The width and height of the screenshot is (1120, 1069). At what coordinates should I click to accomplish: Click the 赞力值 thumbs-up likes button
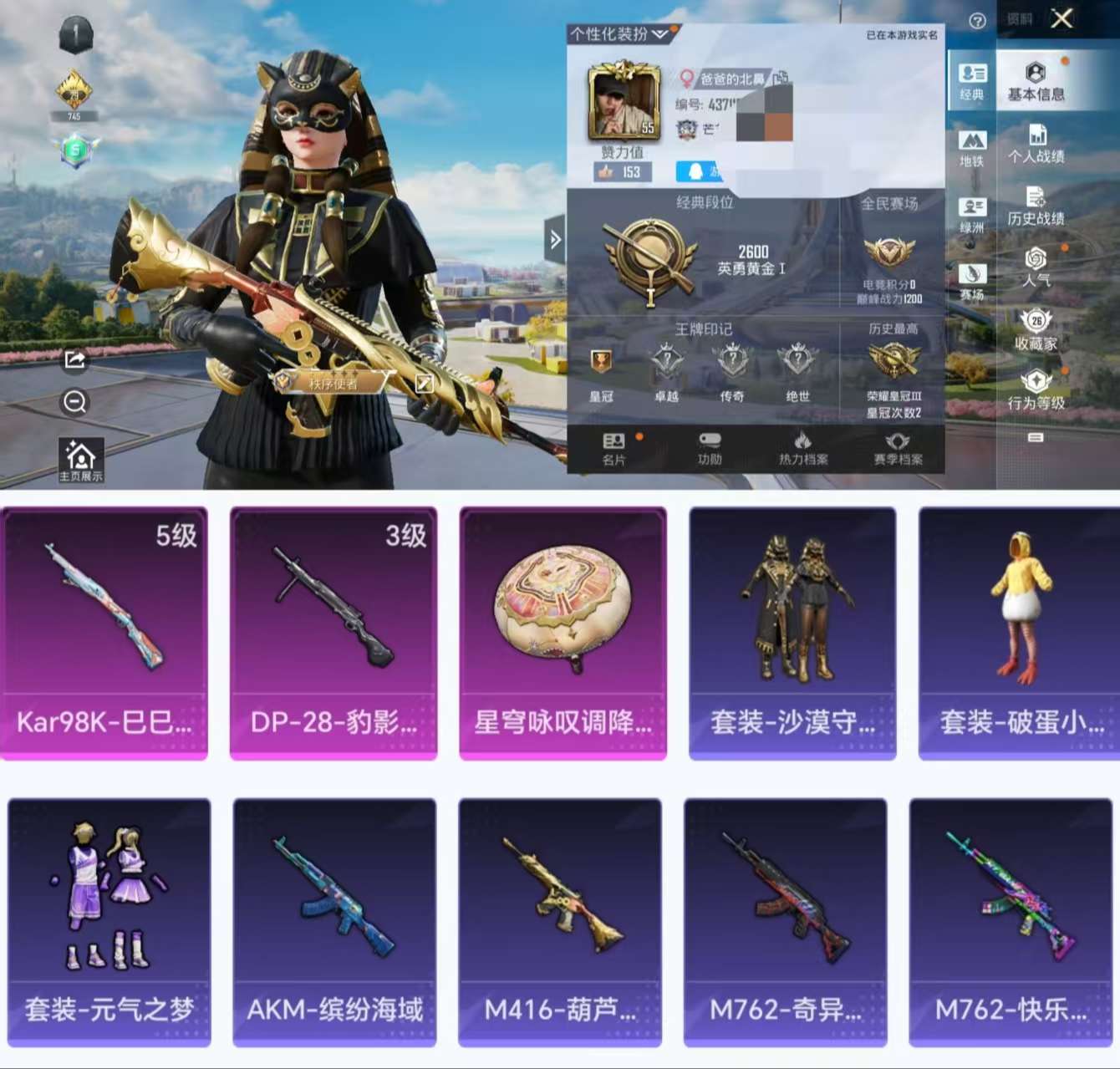point(622,171)
